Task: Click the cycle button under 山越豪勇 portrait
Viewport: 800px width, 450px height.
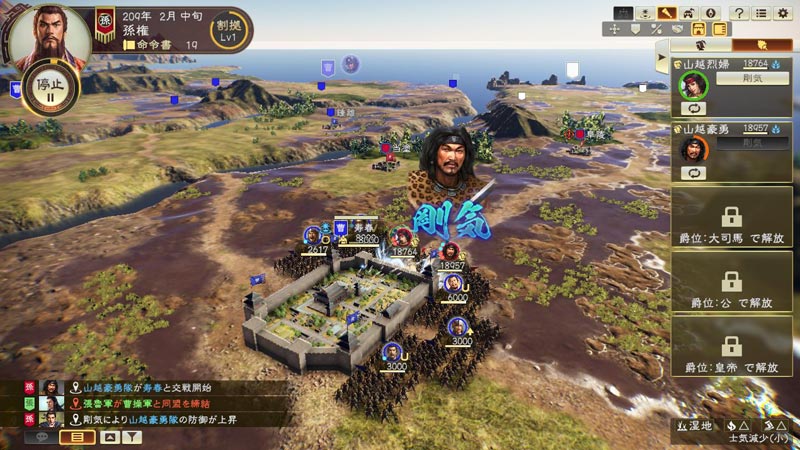Action: [693, 172]
